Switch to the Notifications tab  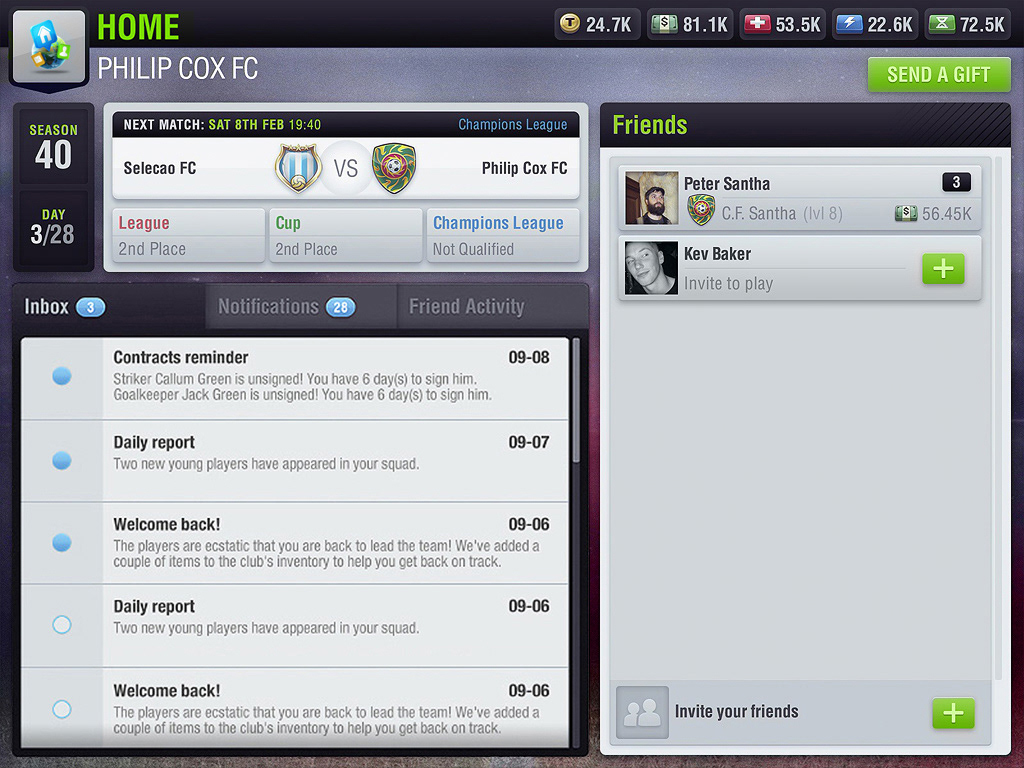click(x=286, y=307)
